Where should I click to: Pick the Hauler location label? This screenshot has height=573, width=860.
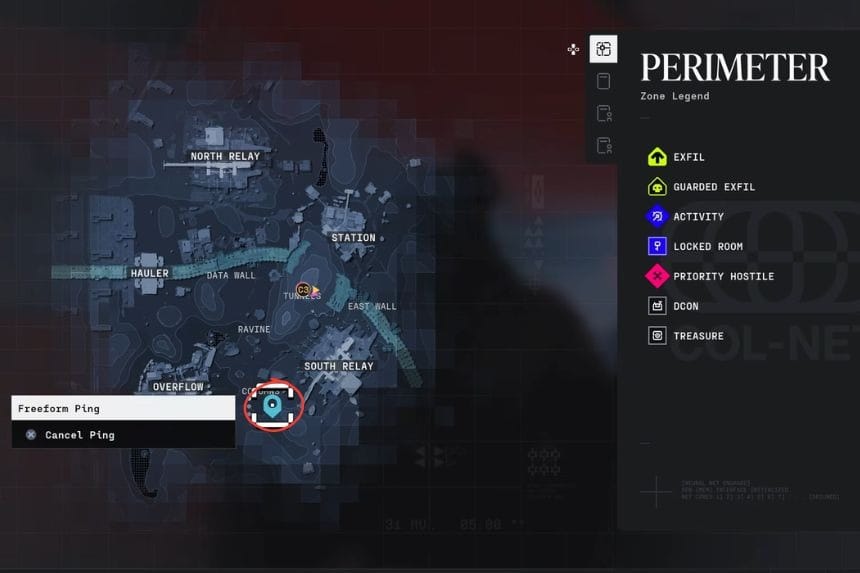[150, 273]
